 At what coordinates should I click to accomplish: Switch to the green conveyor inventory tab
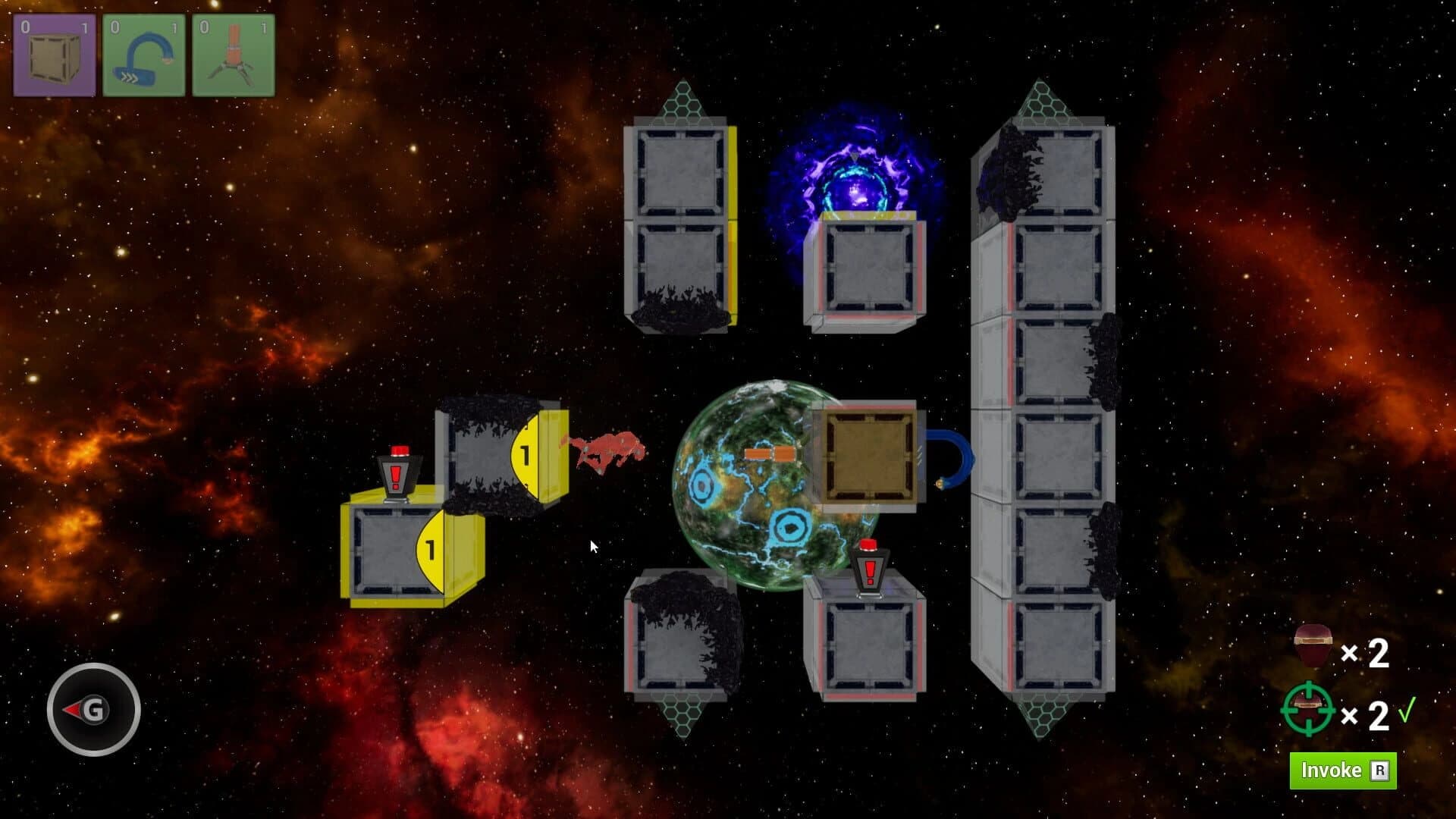click(x=142, y=53)
